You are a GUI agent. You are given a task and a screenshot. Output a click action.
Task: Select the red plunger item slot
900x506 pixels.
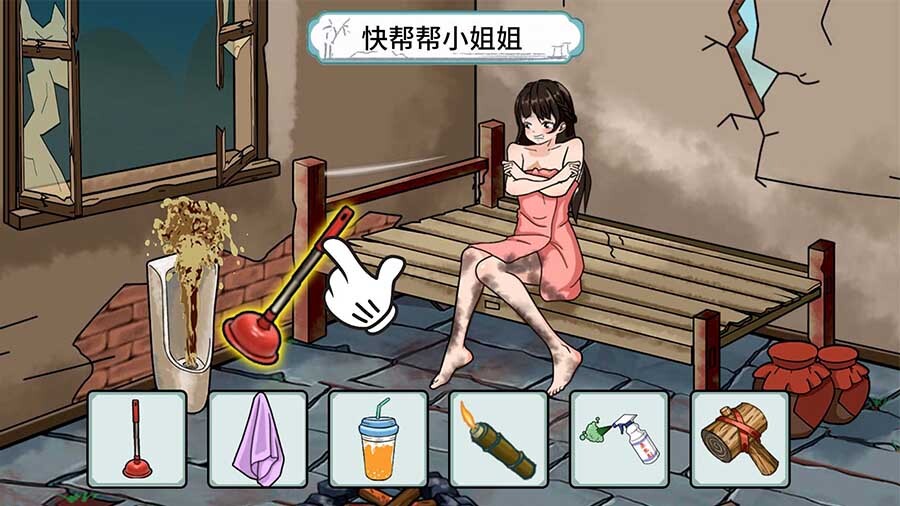tap(137, 439)
